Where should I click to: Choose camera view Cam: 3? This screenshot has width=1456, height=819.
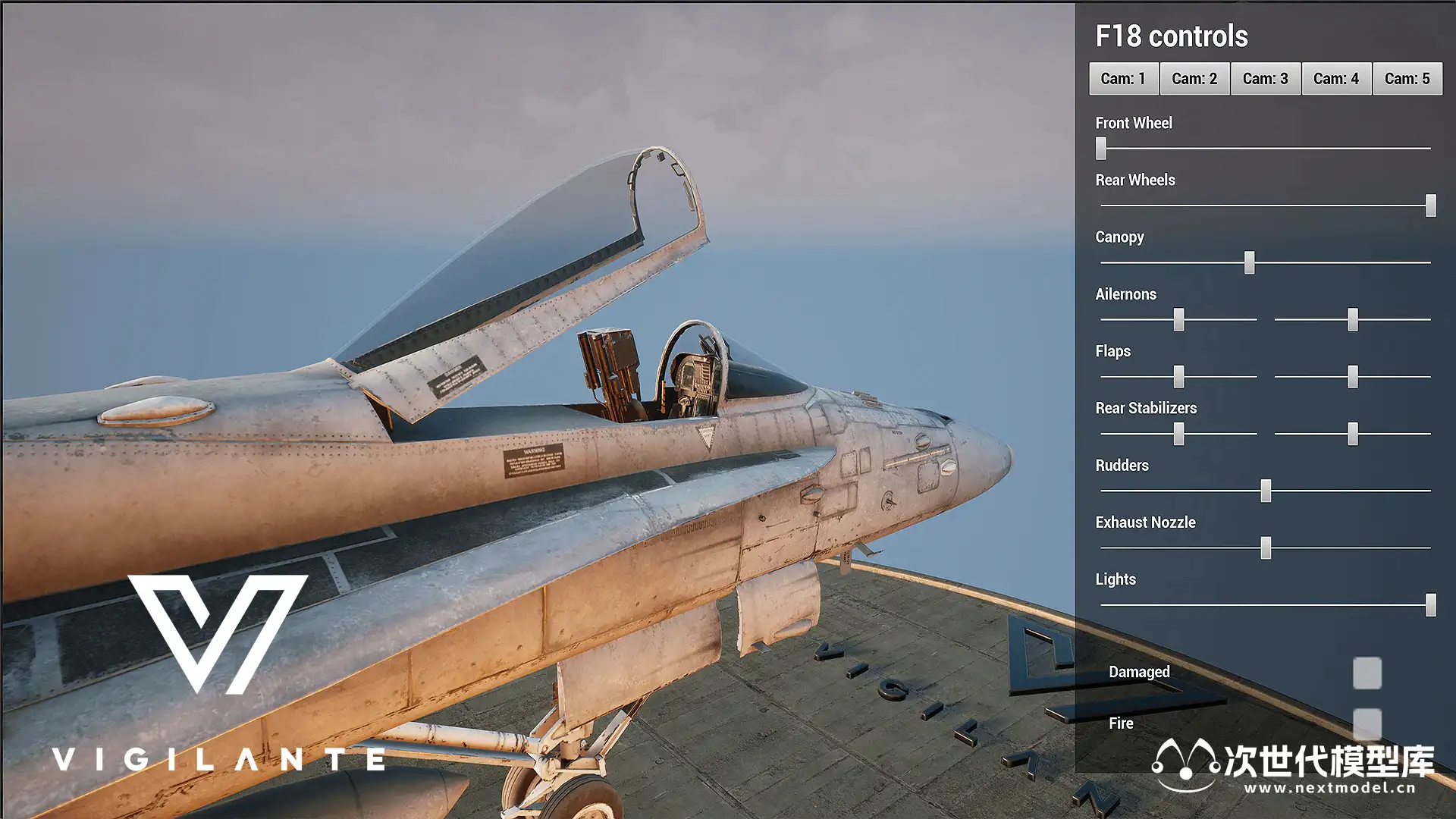coord(1265,79)
